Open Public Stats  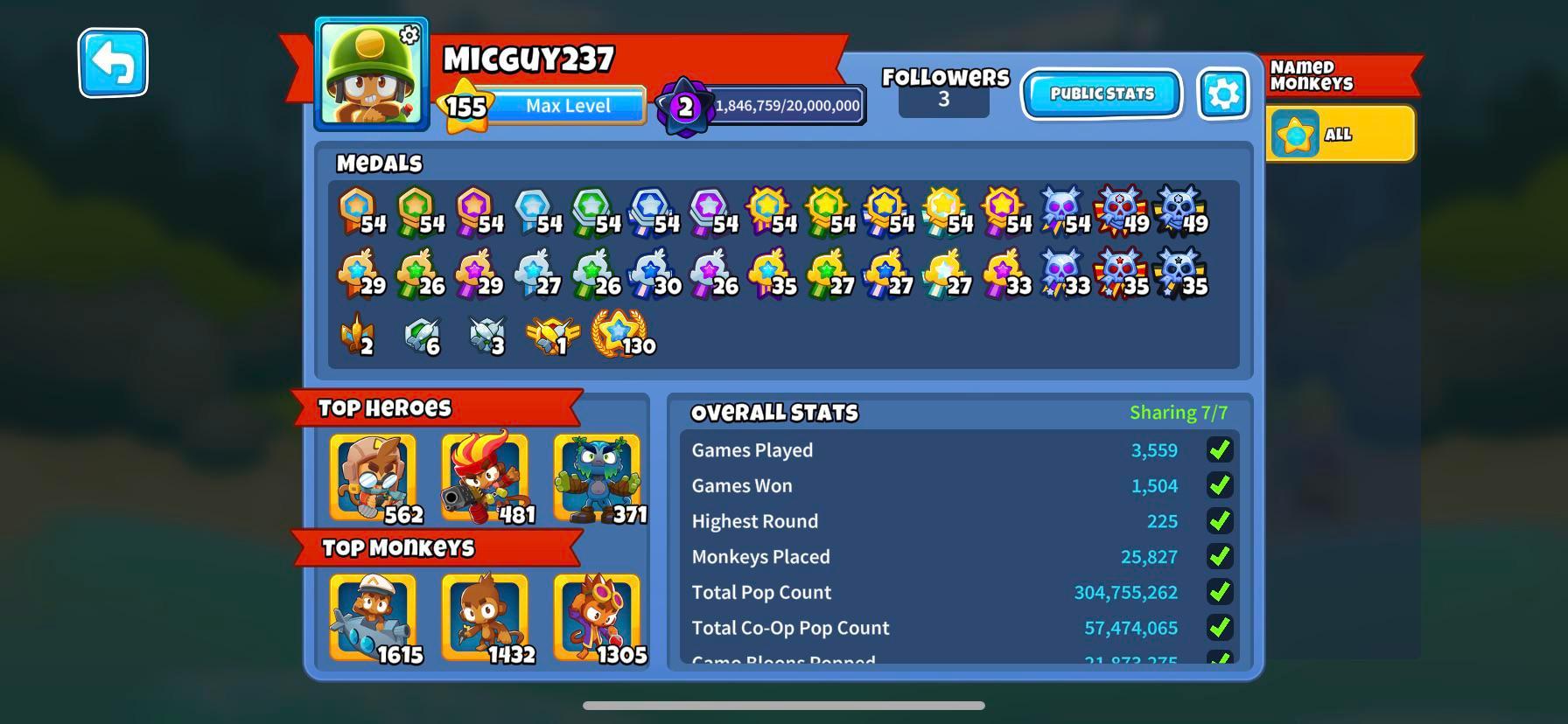coord(1101,94)
